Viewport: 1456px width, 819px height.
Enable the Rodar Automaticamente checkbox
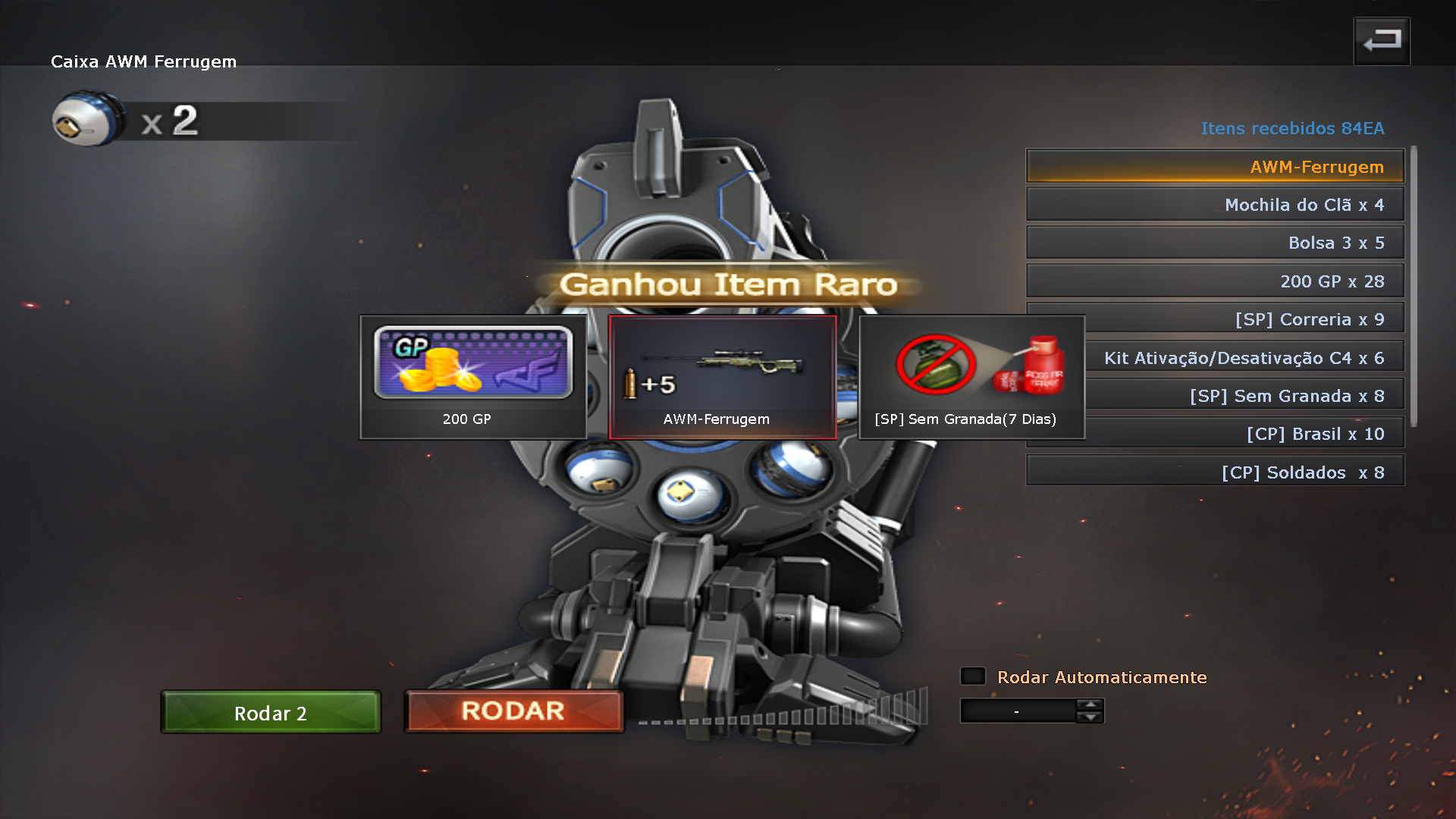[x=973, y=676]
